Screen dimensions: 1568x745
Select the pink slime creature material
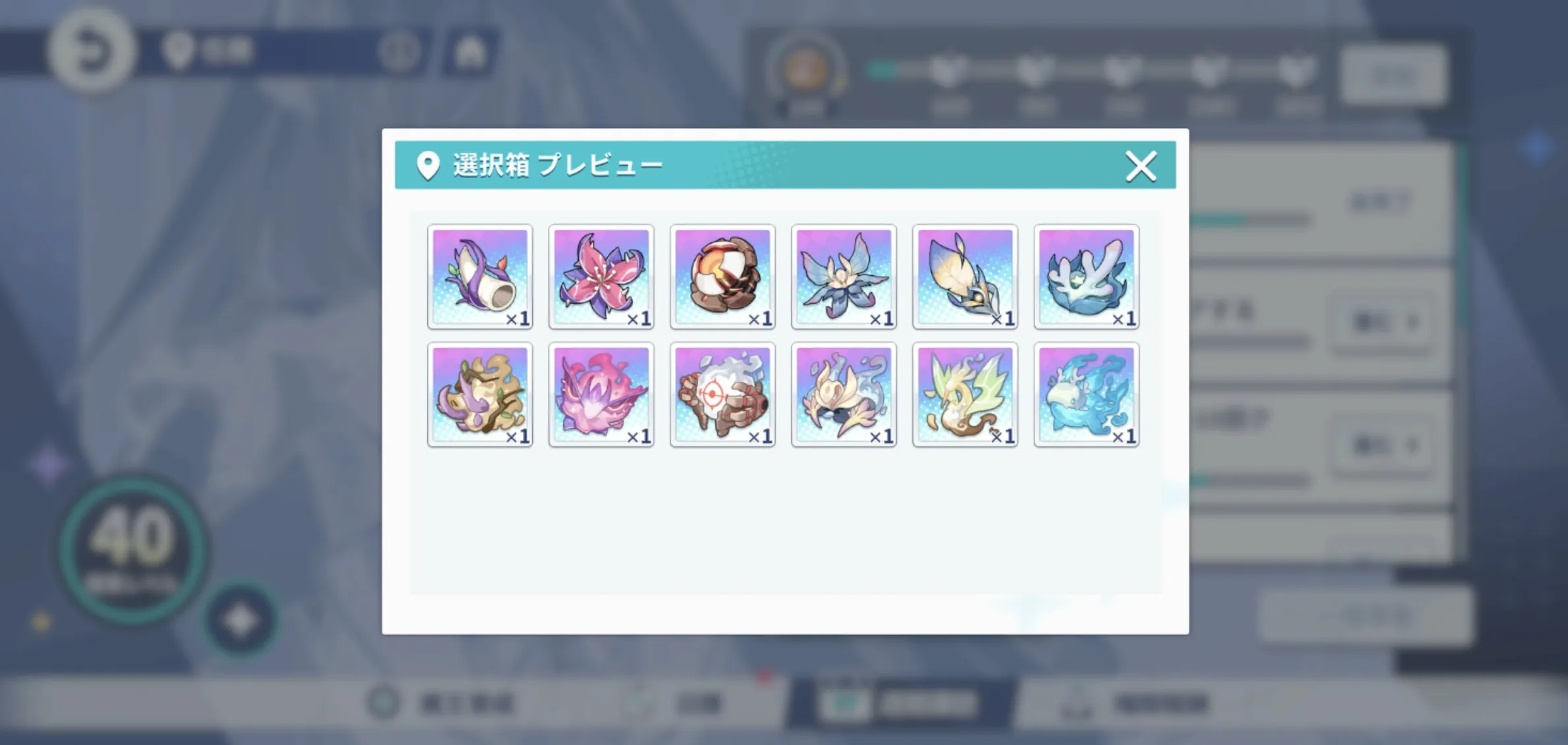pyautogui.click(x=601, y=394)
